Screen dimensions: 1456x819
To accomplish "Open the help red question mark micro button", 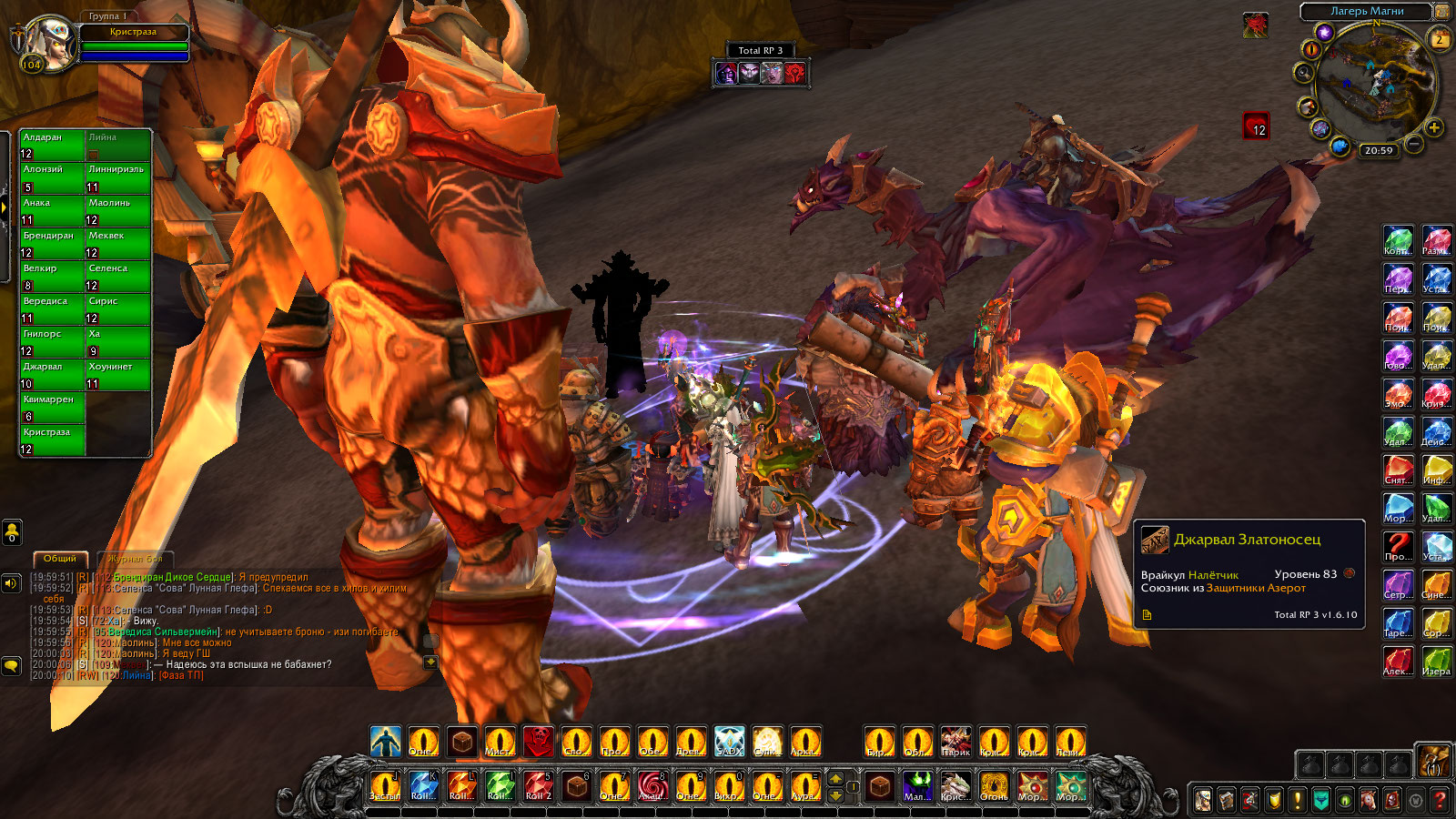I will pos(1440,800).
